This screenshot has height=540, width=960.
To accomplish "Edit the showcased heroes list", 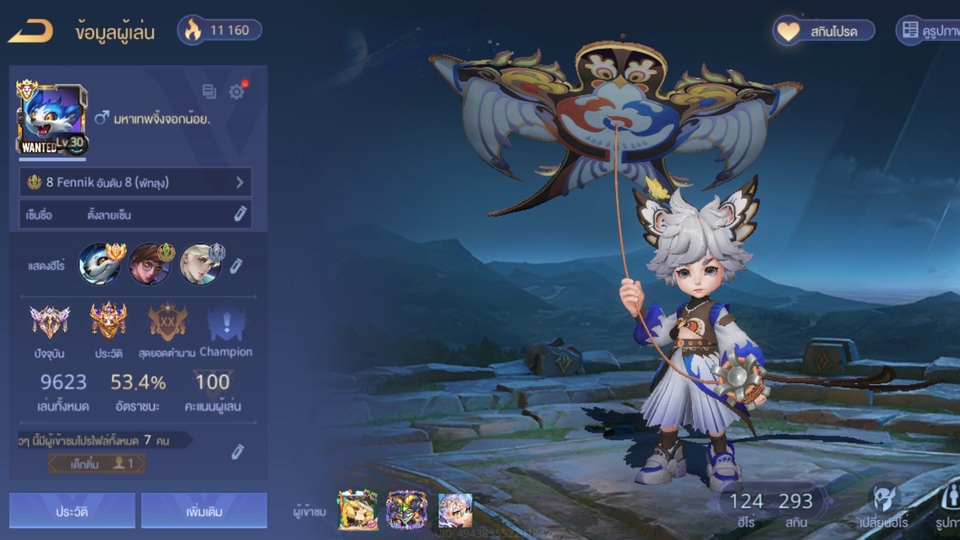I will click(237, 265).
